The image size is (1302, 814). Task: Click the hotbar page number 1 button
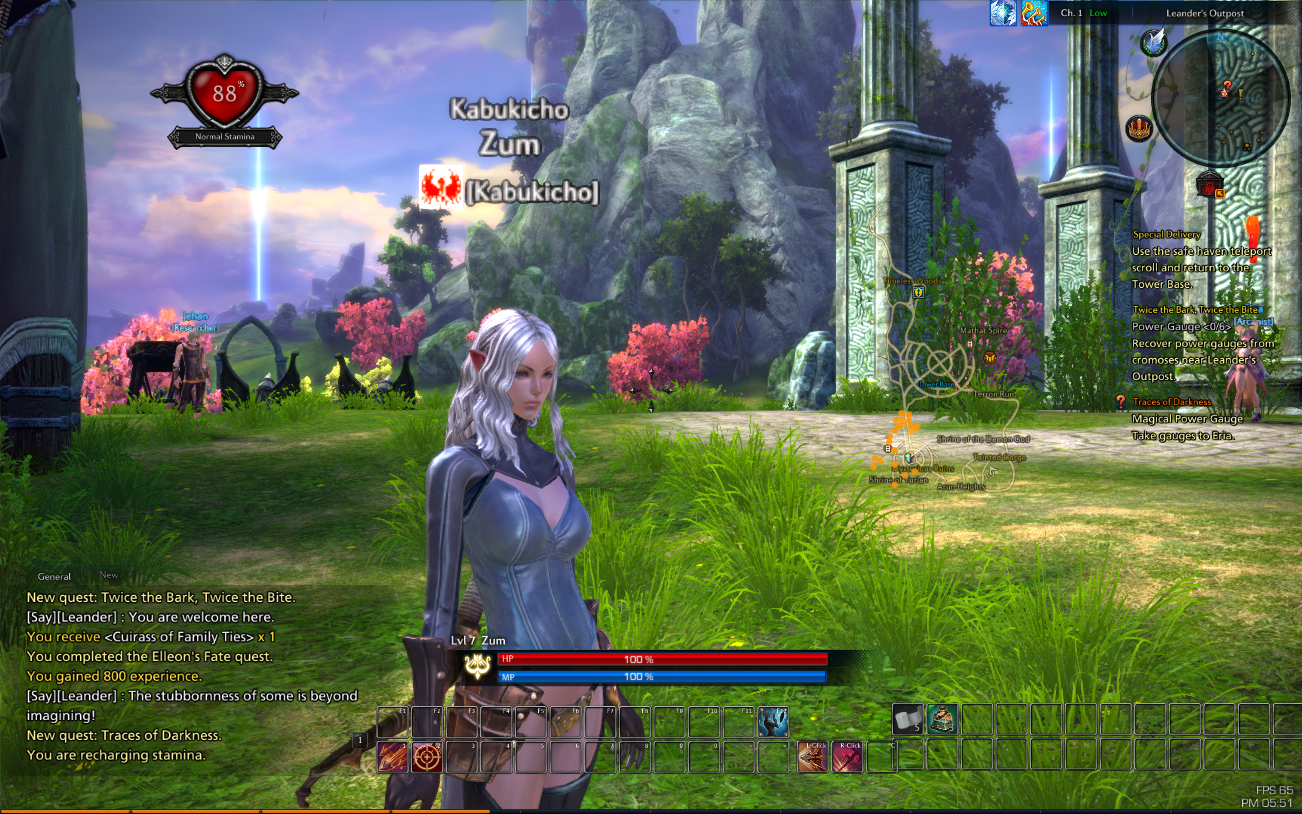(360, 740)
